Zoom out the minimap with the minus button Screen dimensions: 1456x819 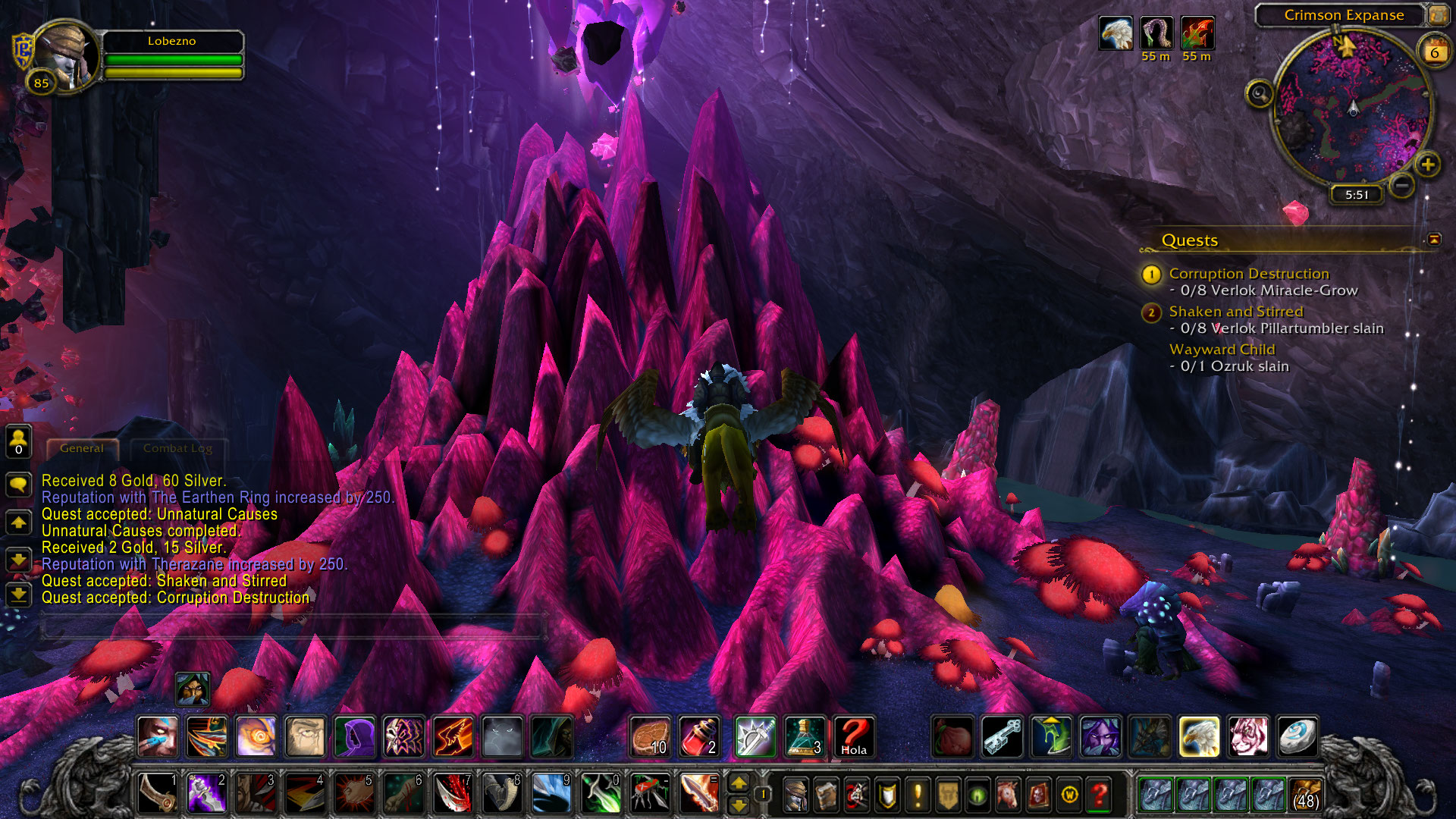(1402, 185)
